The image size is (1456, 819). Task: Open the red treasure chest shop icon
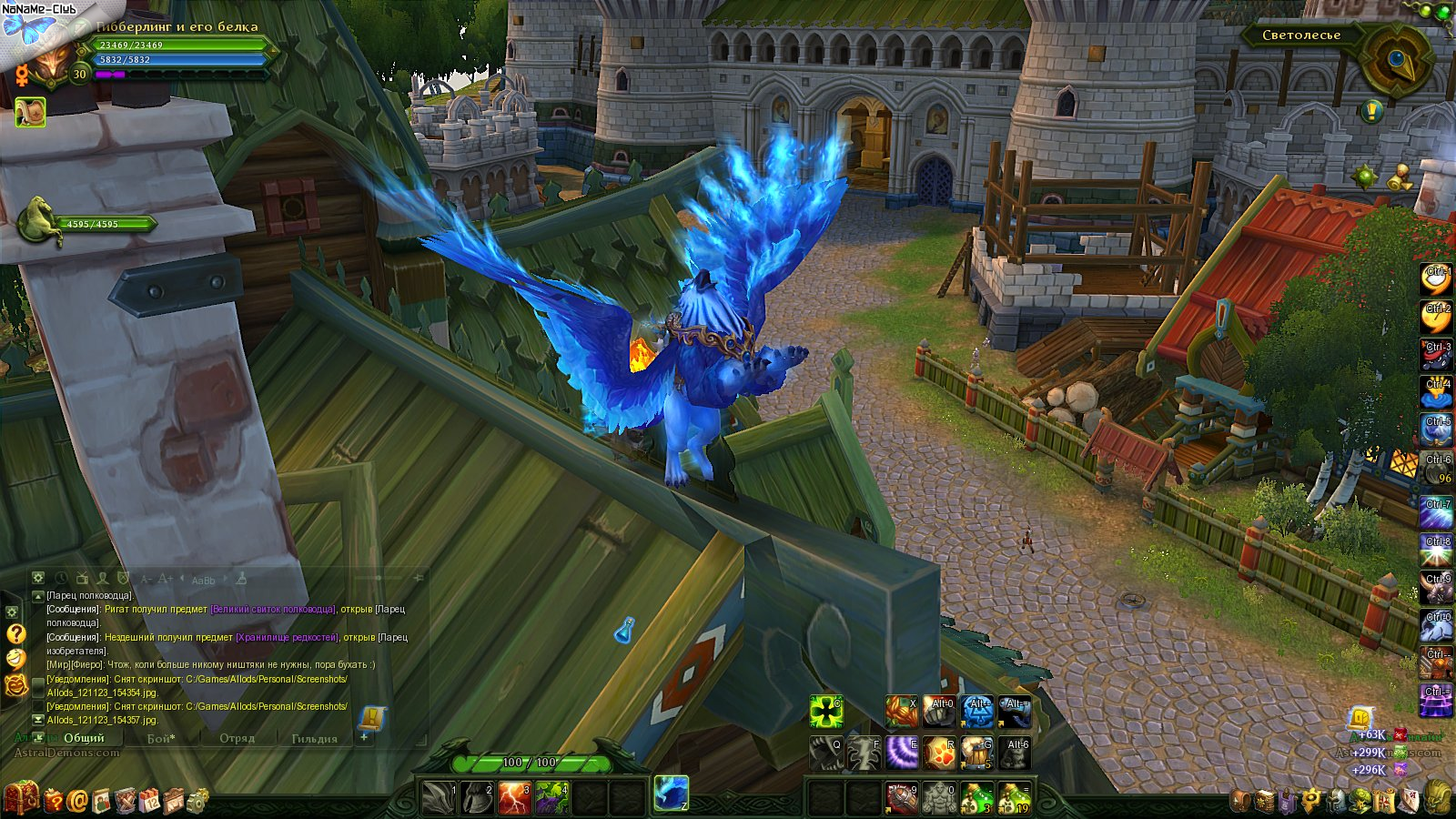(x=22, y=798)
